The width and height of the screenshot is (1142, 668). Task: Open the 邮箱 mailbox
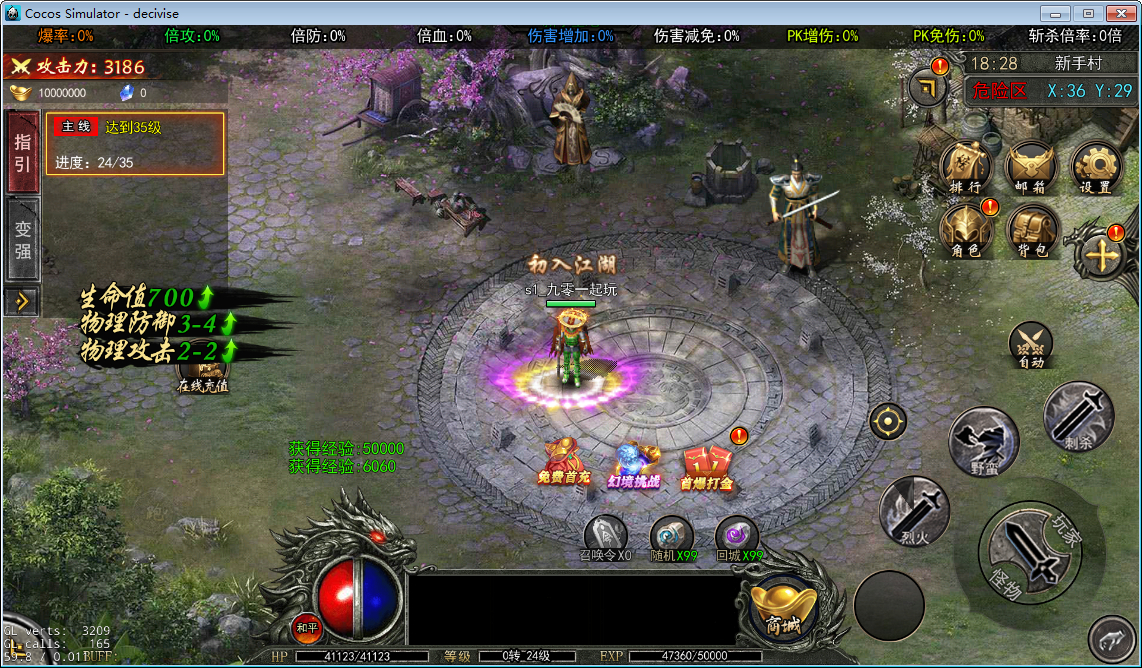(1031, 166)
